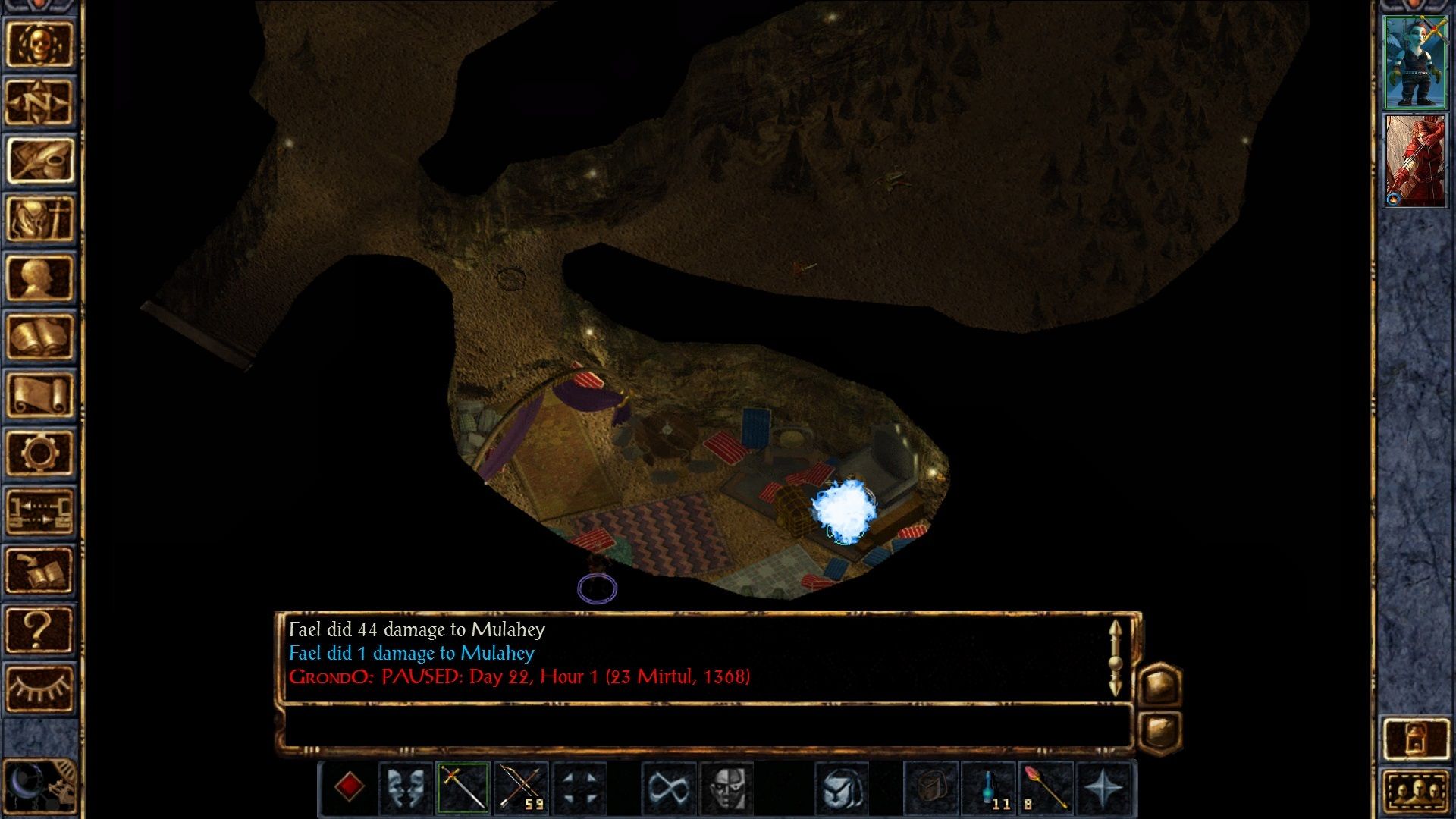1456x819 pixels.
Task: Select the red-robed archer portrait
Action: pyautogui.click(x=1414, y=161)
